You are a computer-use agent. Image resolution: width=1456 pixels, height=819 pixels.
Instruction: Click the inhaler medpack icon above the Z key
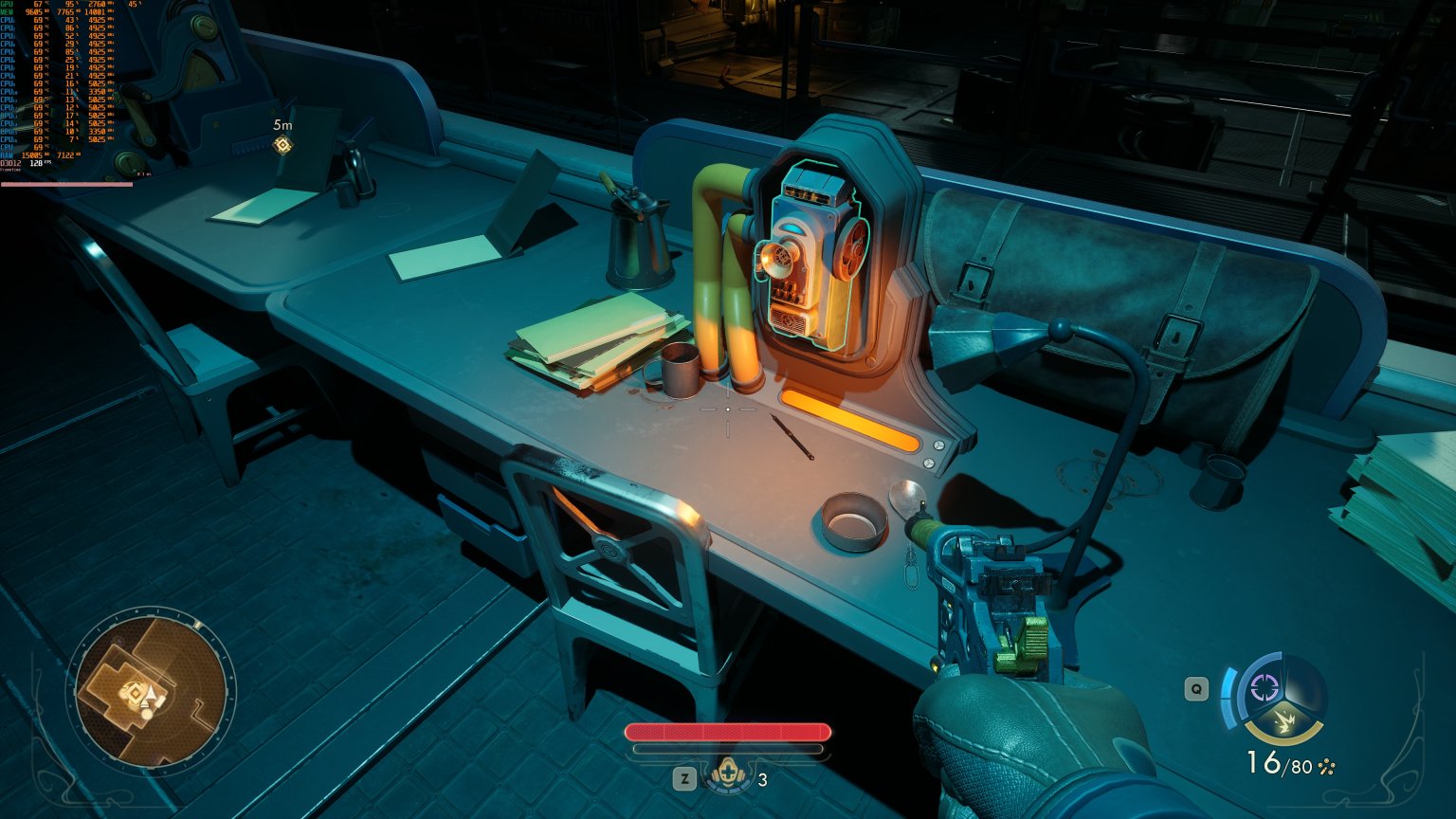(x=727, y=773)
